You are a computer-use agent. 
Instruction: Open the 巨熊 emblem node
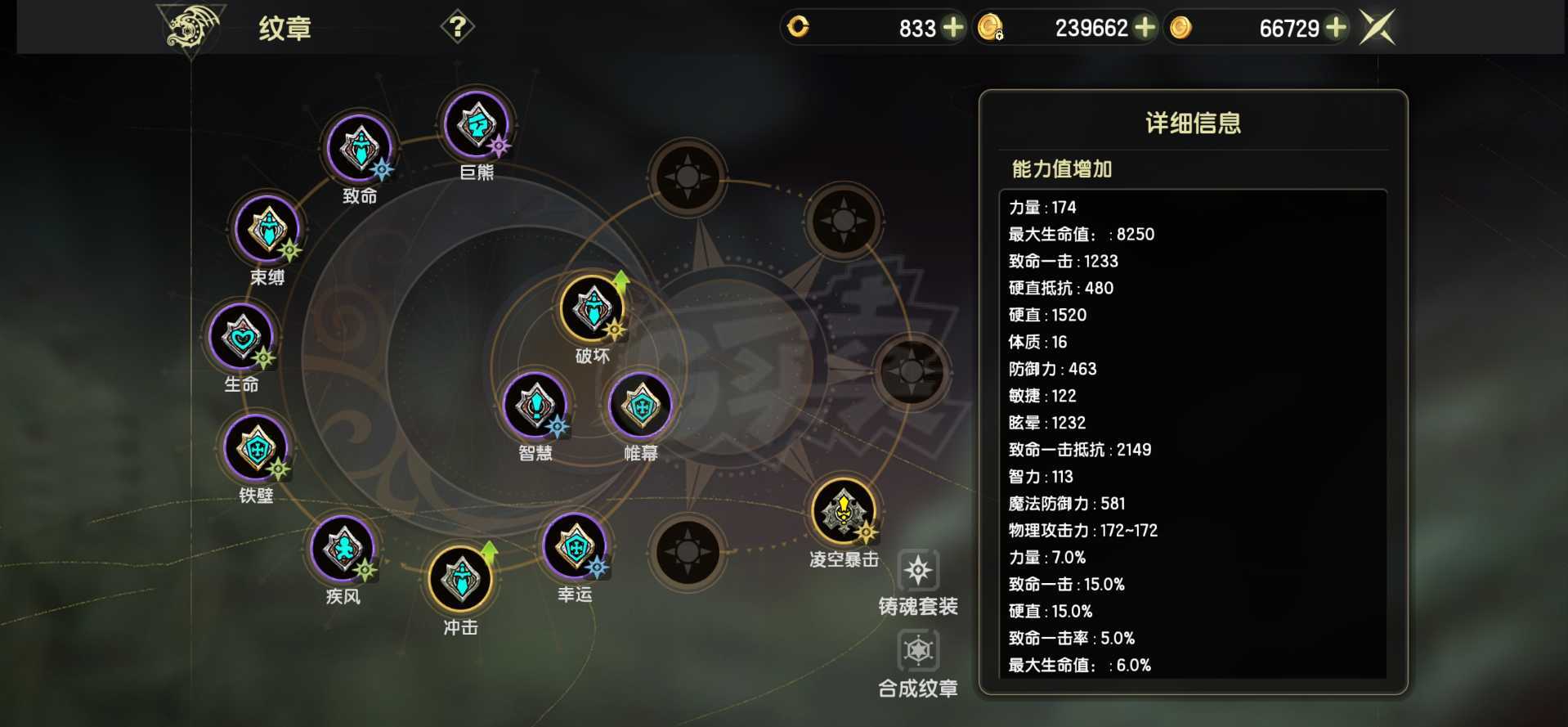[477, 125]
